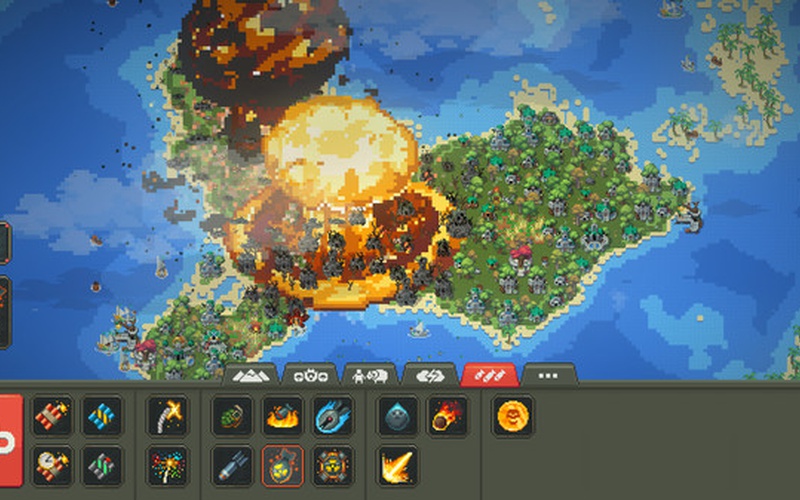Select the gray bomb missile
The height and width of the screenshot is (500, 800).
(231, 465)
